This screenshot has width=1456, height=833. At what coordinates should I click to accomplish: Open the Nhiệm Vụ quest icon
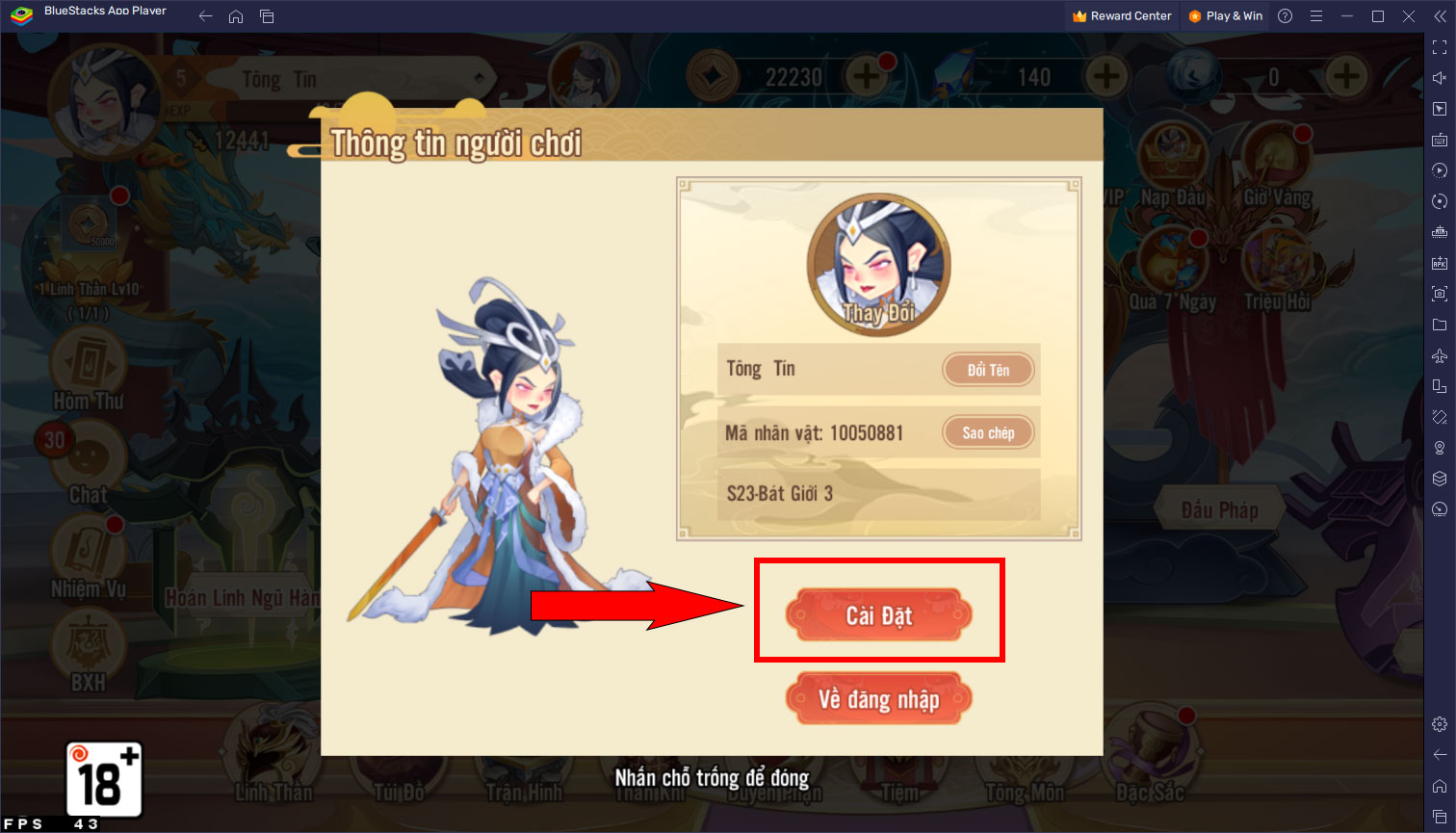(x=87, y=551)
